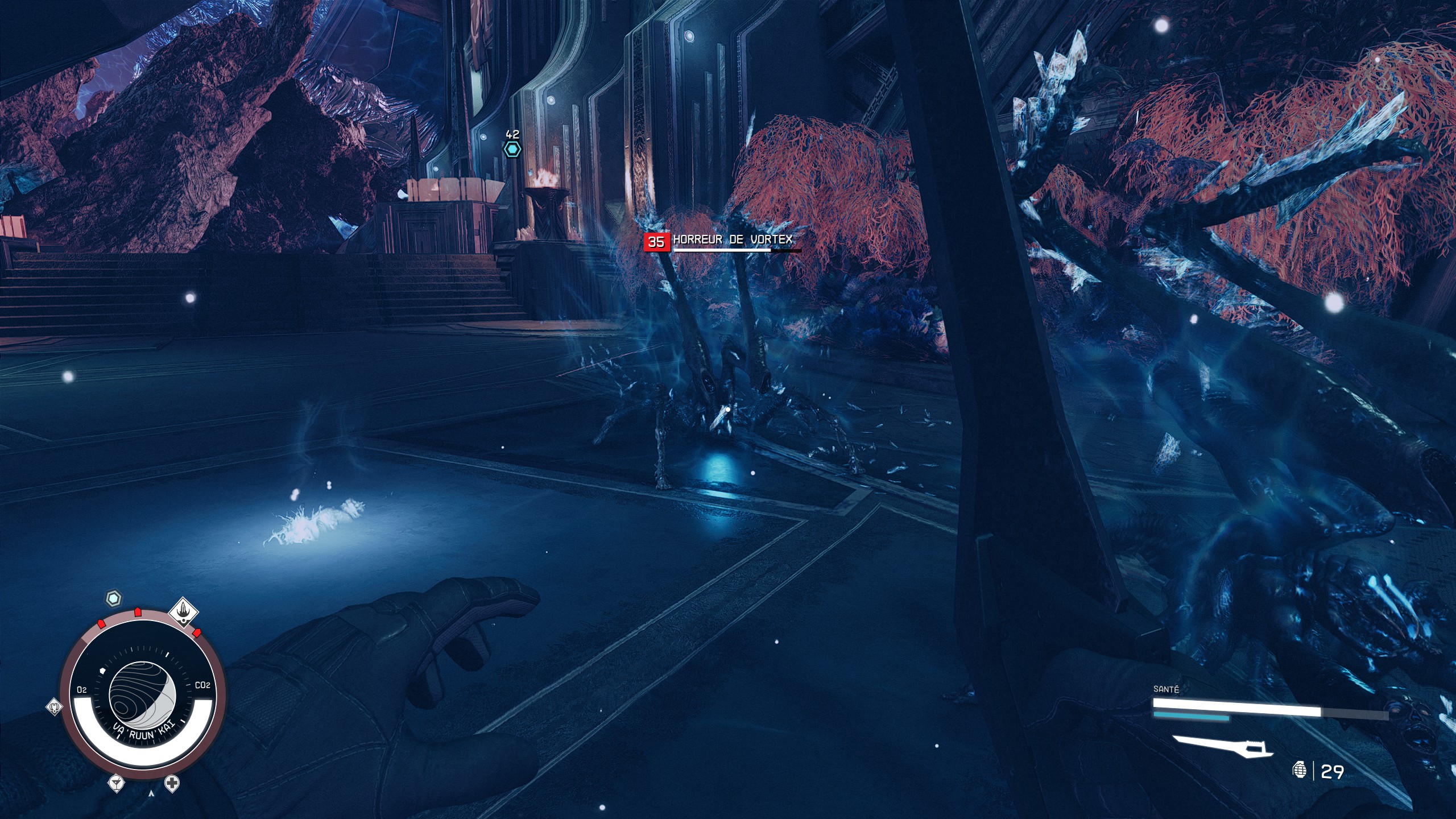
Task: Select the cocktail glass marker under the compass
Action: point(117,783)
